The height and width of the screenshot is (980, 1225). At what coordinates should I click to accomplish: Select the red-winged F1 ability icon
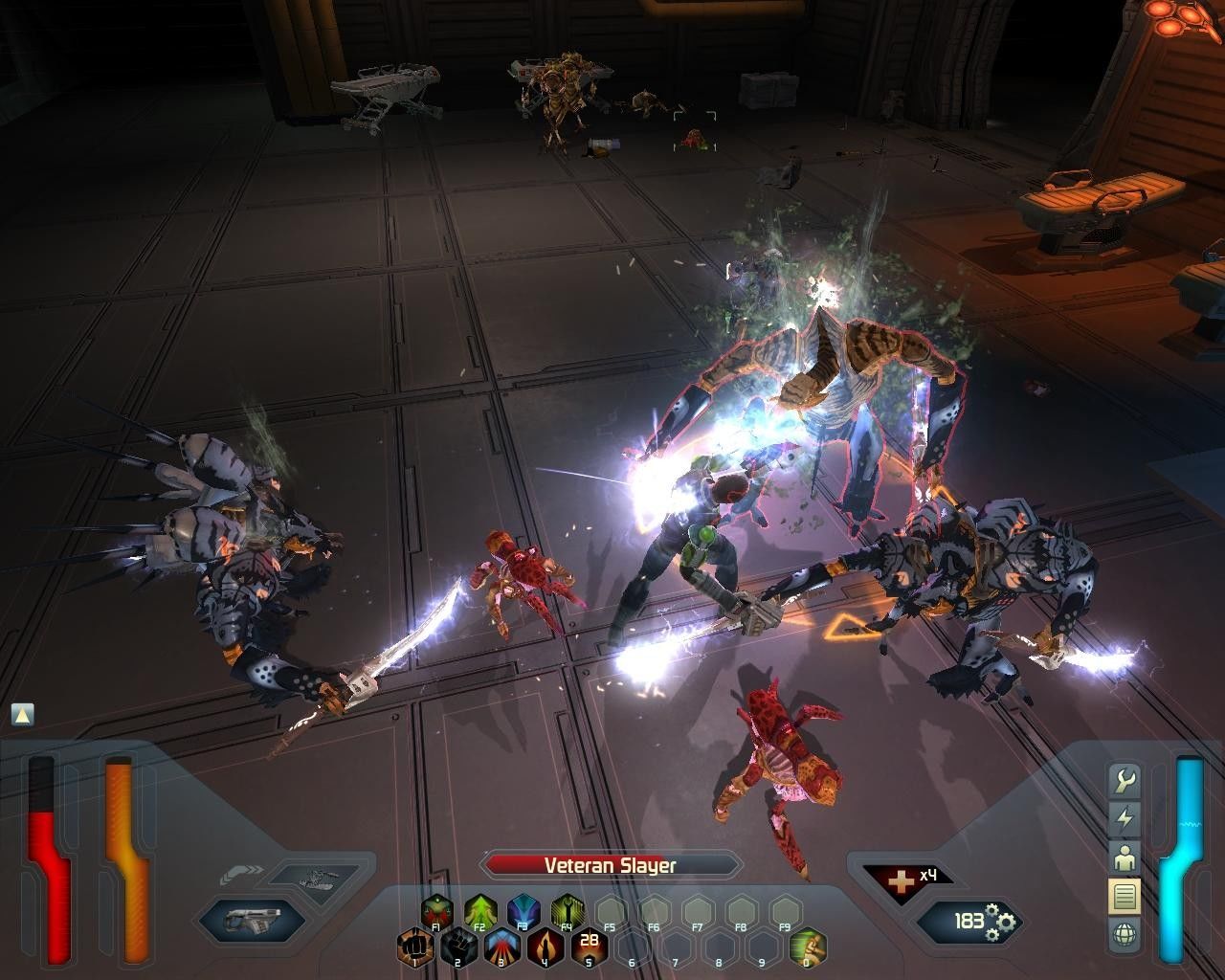click(x=436, y=911)
